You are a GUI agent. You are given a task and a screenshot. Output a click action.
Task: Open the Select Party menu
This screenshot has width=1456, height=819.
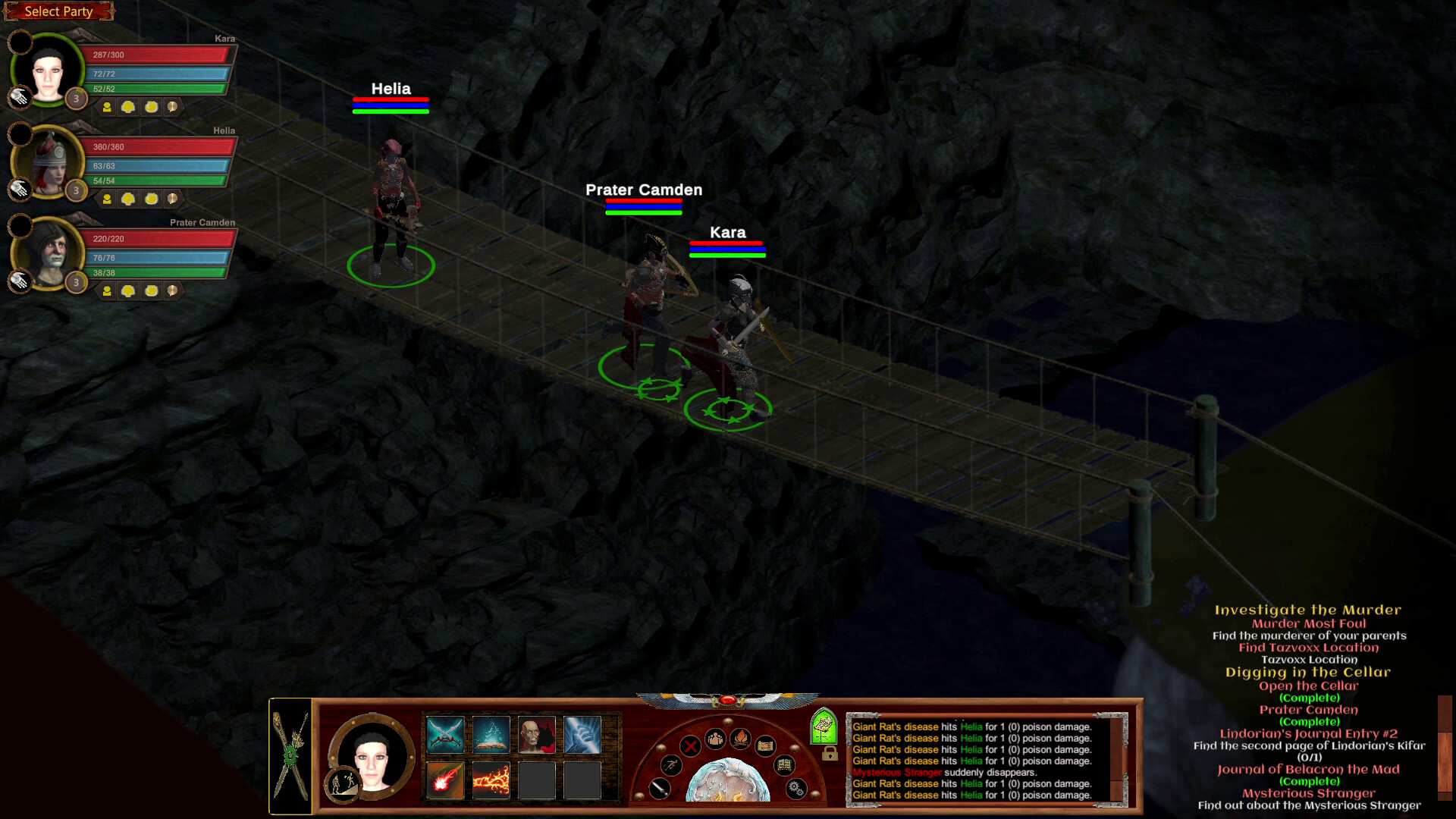(58, 11)
